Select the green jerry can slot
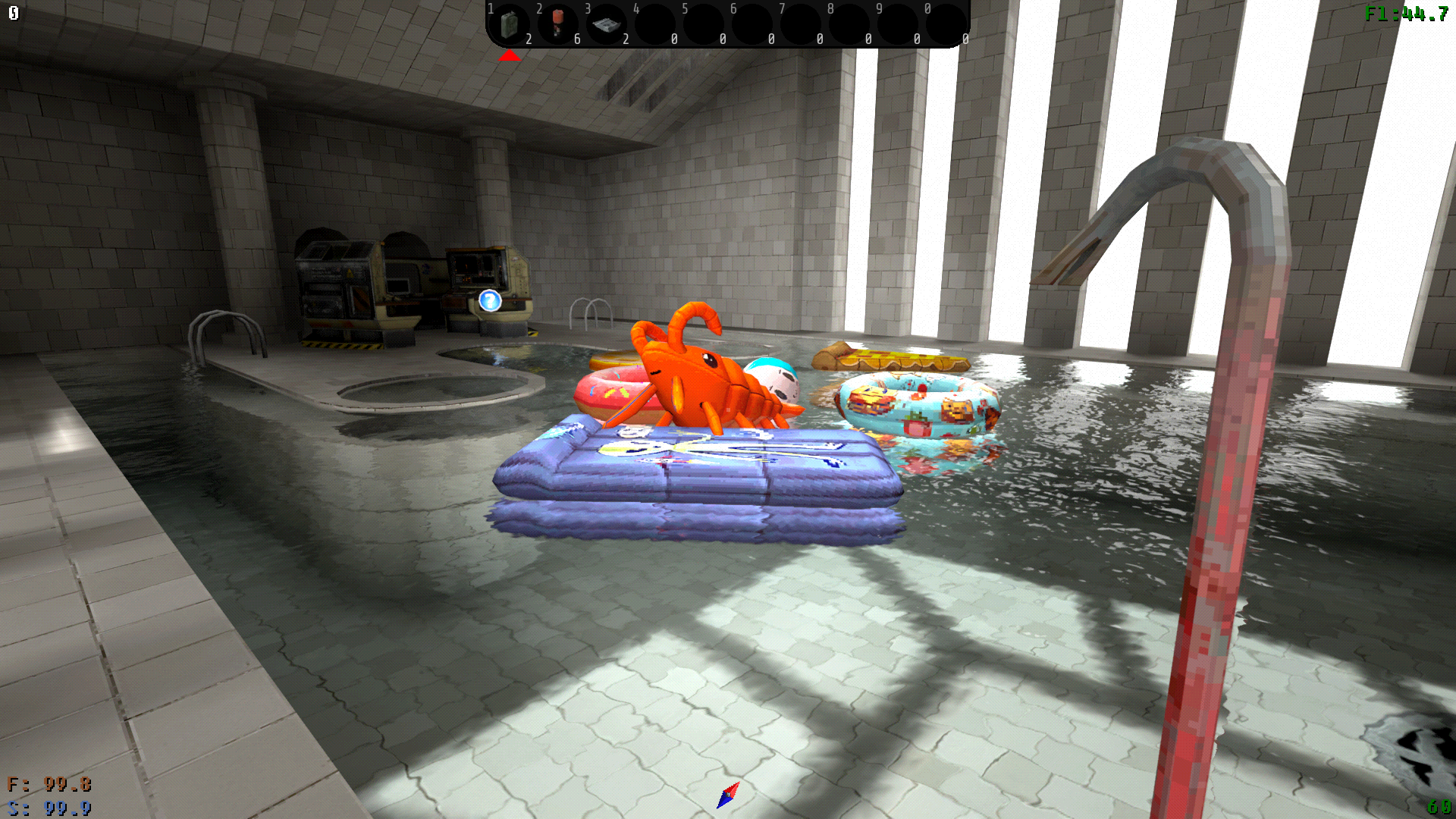Viewport: 1456px width, 819px height. click(x=510, y=24)
